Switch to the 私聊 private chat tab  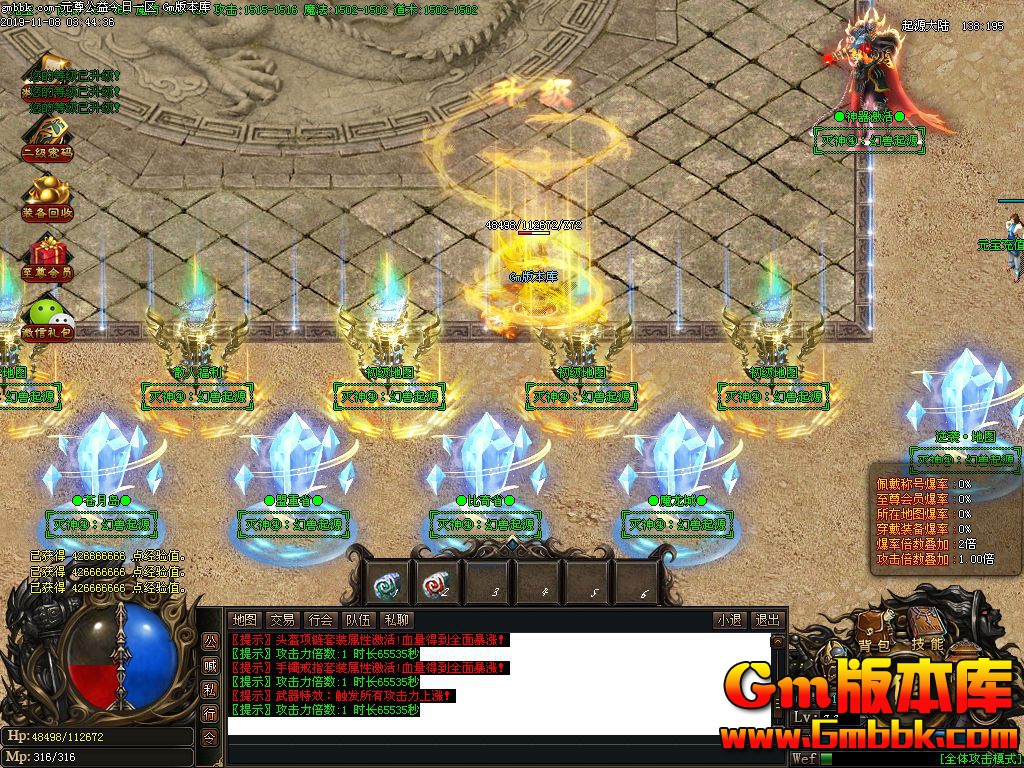(396, 620)
